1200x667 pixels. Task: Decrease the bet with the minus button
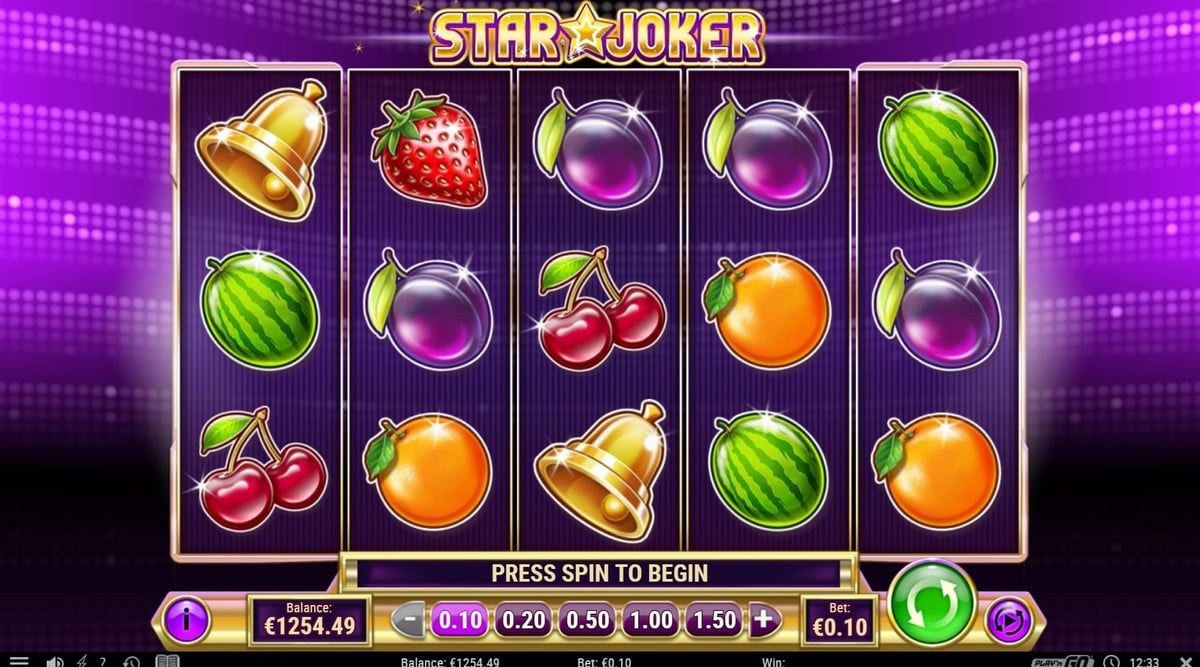408,620
